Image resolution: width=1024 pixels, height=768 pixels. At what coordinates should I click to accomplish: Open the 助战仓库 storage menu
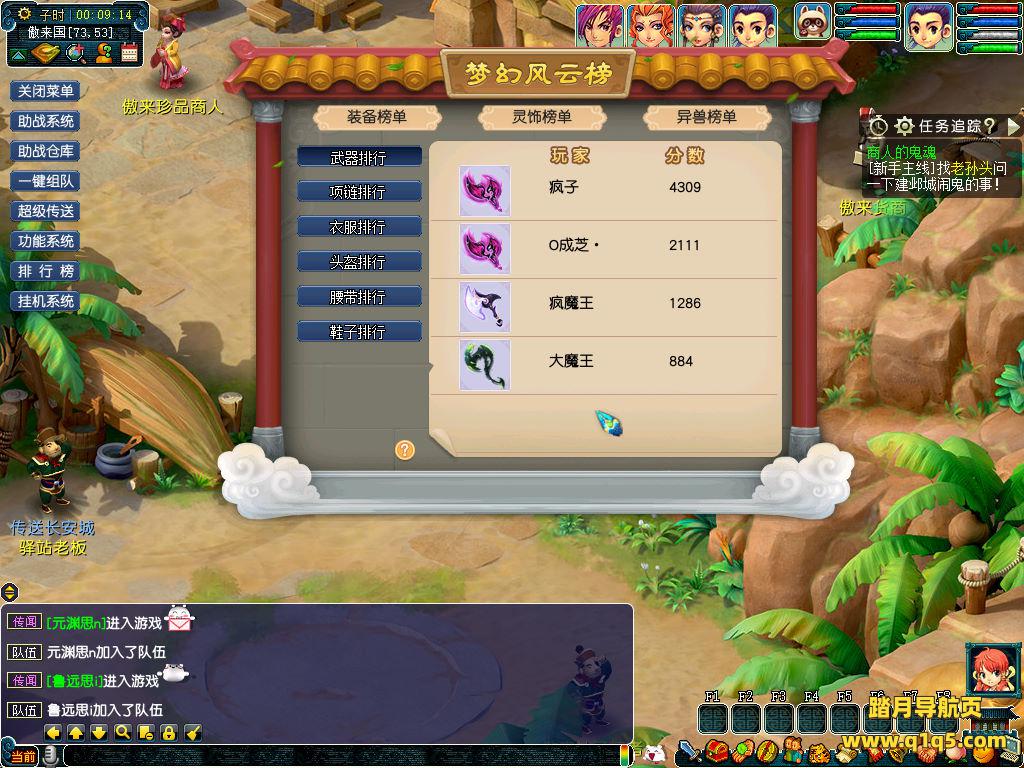45,151
